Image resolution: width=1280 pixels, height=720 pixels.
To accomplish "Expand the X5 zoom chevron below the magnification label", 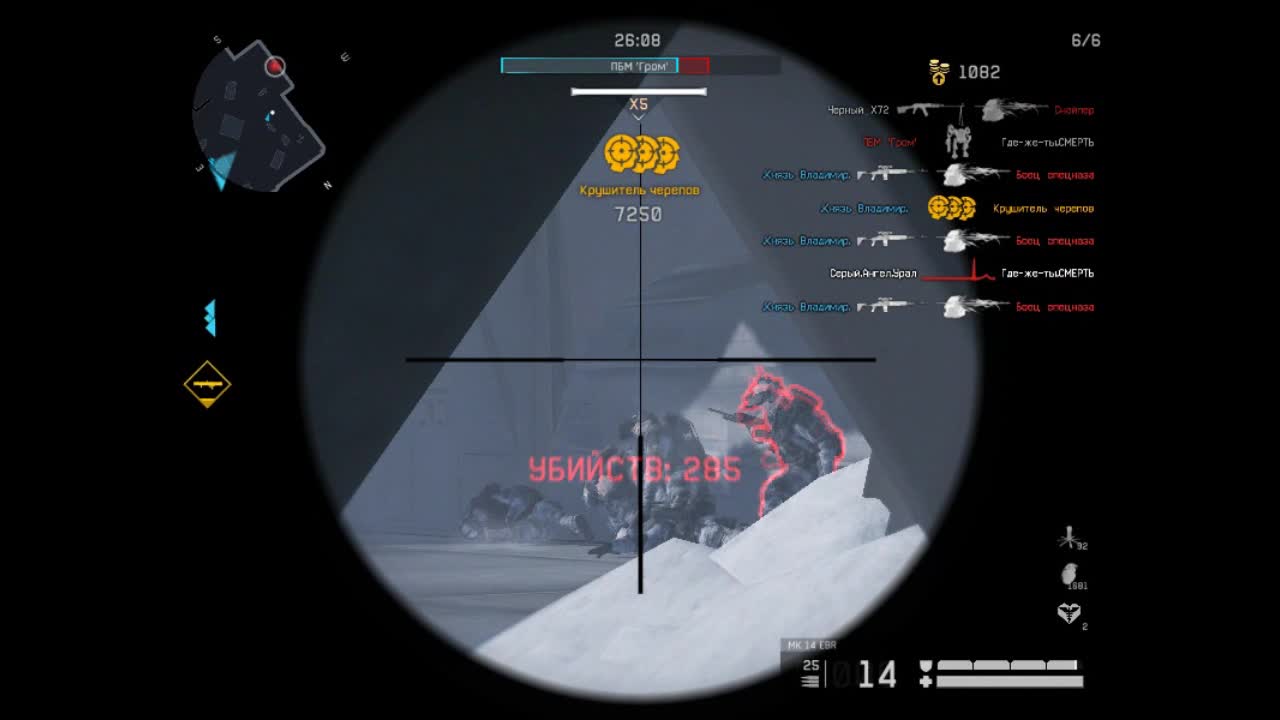I will [639, 115].
